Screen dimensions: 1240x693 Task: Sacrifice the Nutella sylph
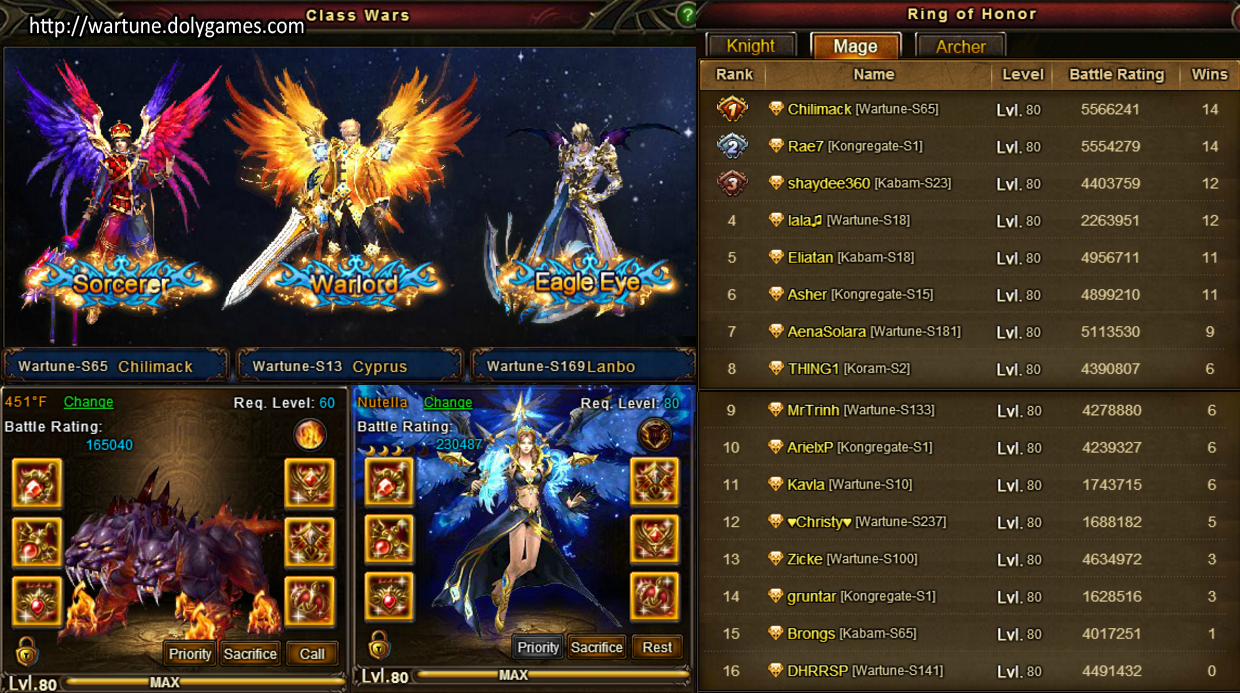pos(597,647)
